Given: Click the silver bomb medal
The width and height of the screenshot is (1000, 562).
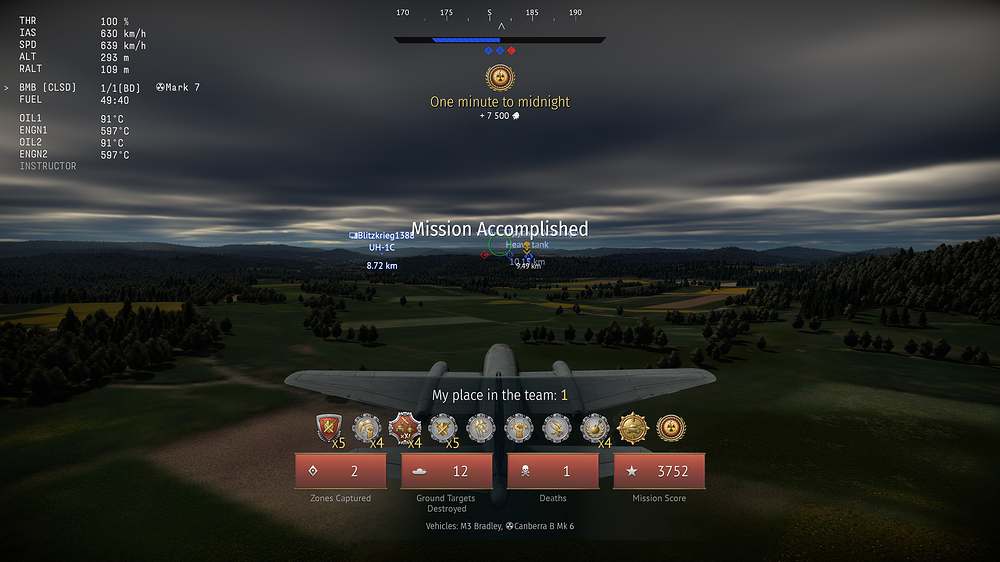Looking at the screenshot, I should 595,428.
